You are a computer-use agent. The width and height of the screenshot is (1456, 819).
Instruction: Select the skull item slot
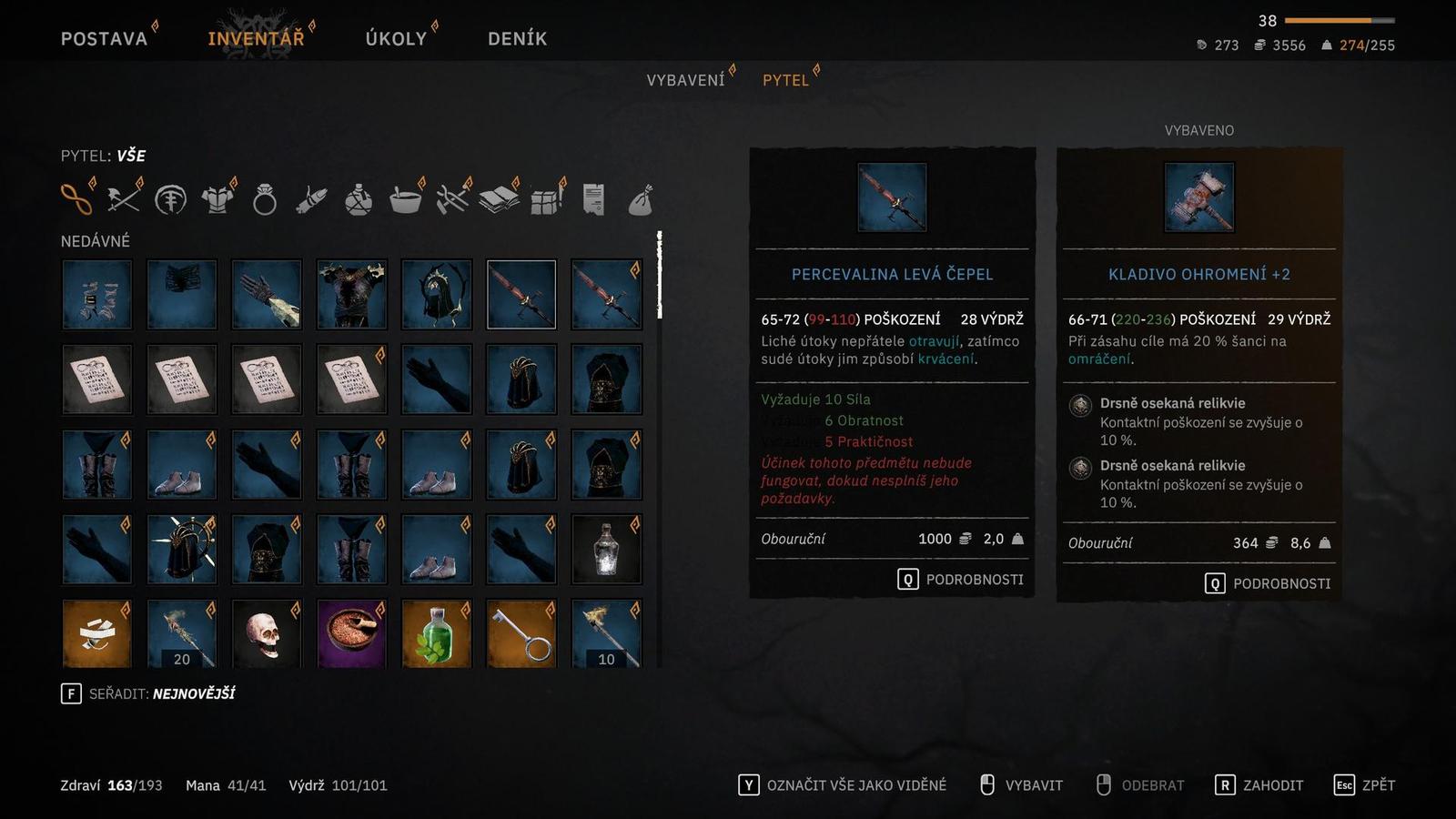[x=266, y=633]
